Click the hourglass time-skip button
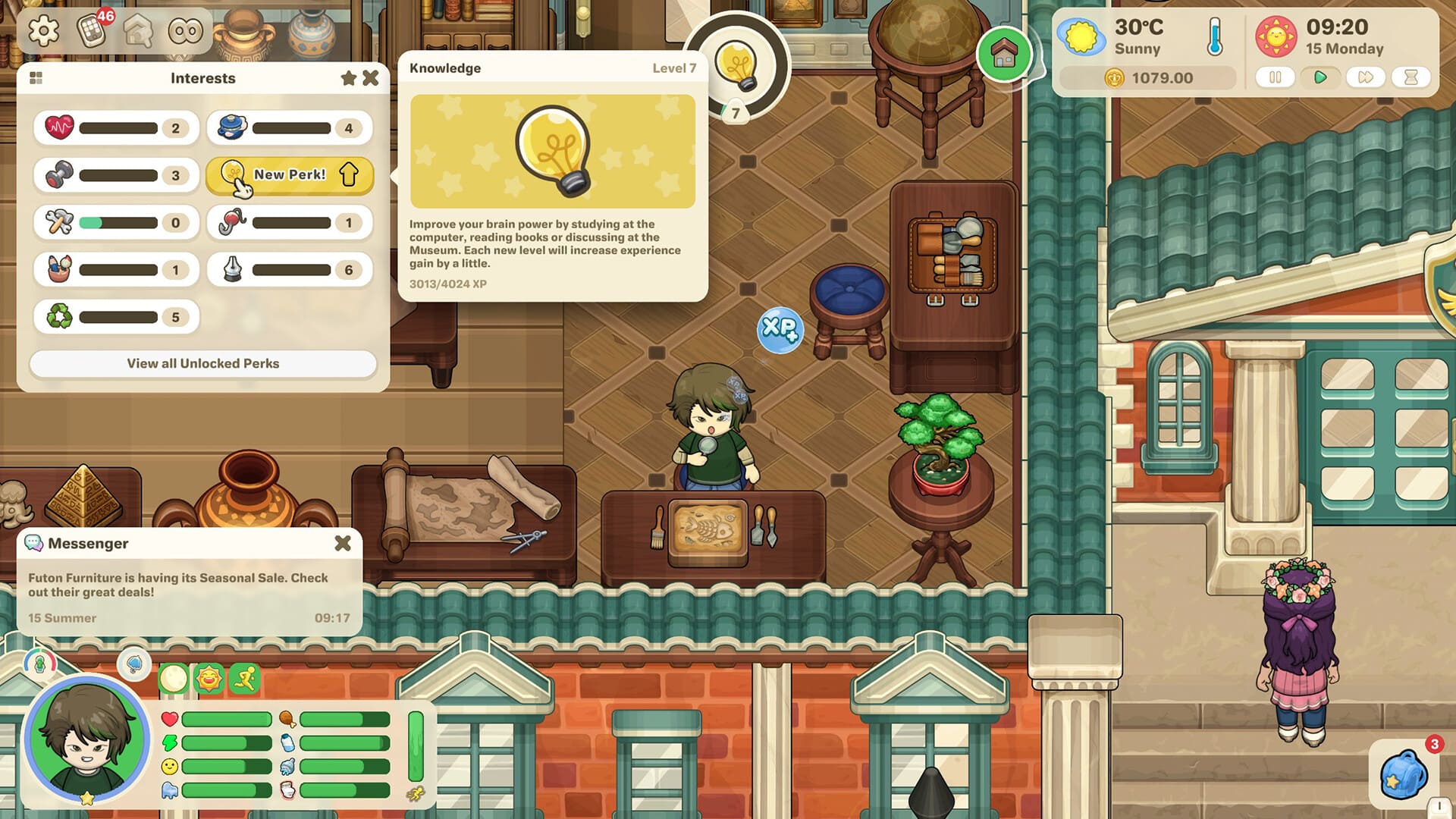This screenshot has width=1456, height=819. pos(1410,77)
